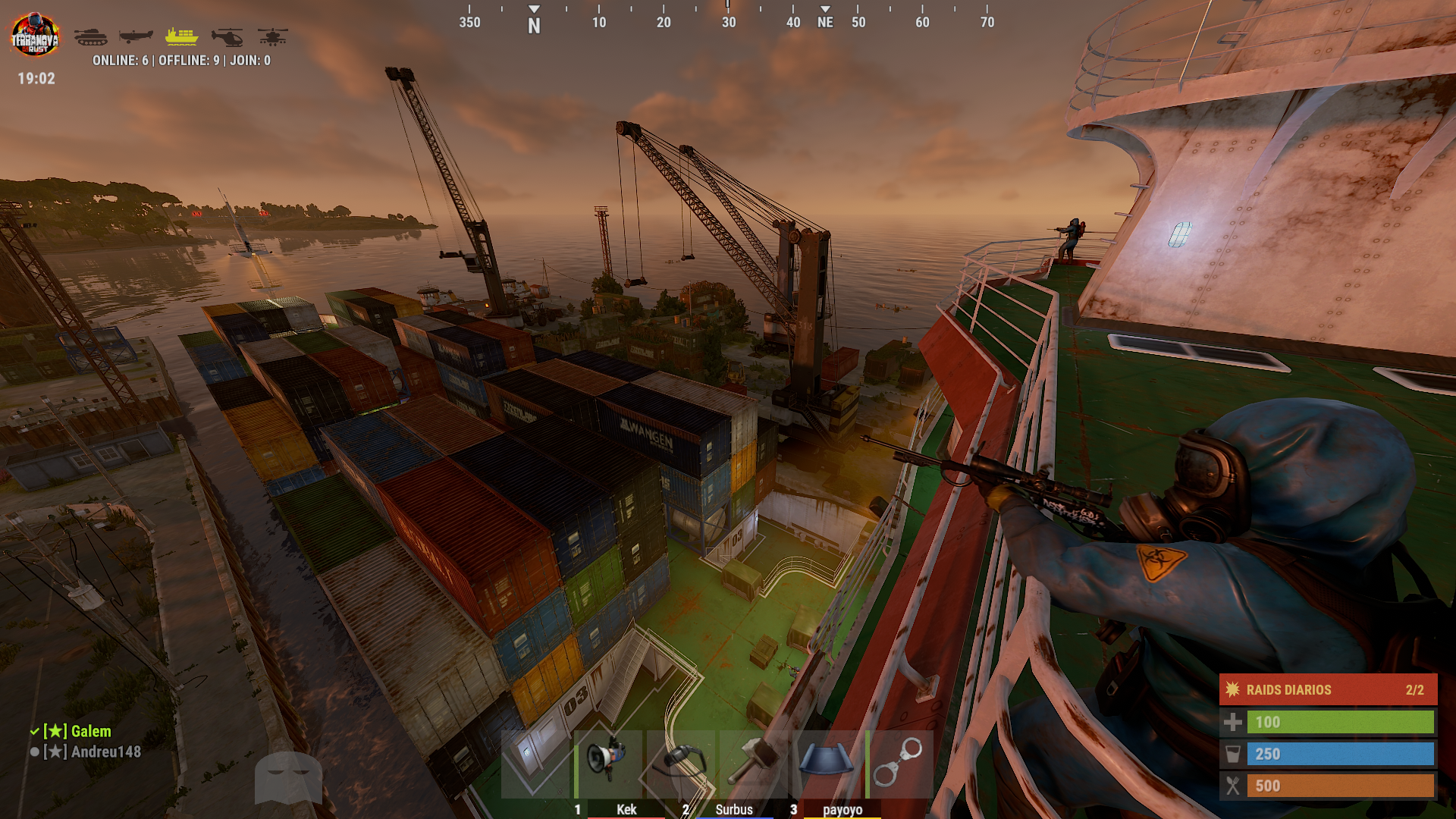Open the ONLINE: 6 player counter
This screenshot has width=1456, height=819.
pos(121,60)
